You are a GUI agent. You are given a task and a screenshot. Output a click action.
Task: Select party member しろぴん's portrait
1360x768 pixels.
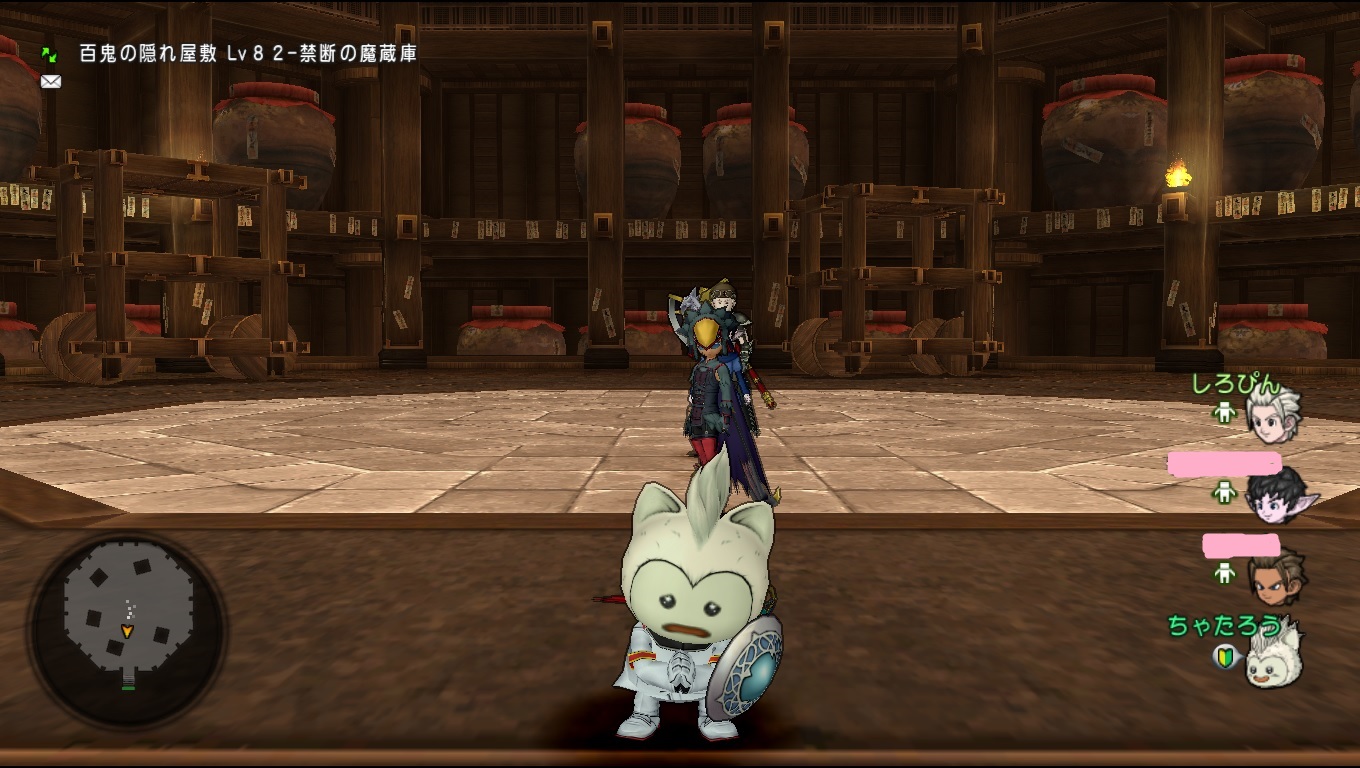[x=1273, y=414]
